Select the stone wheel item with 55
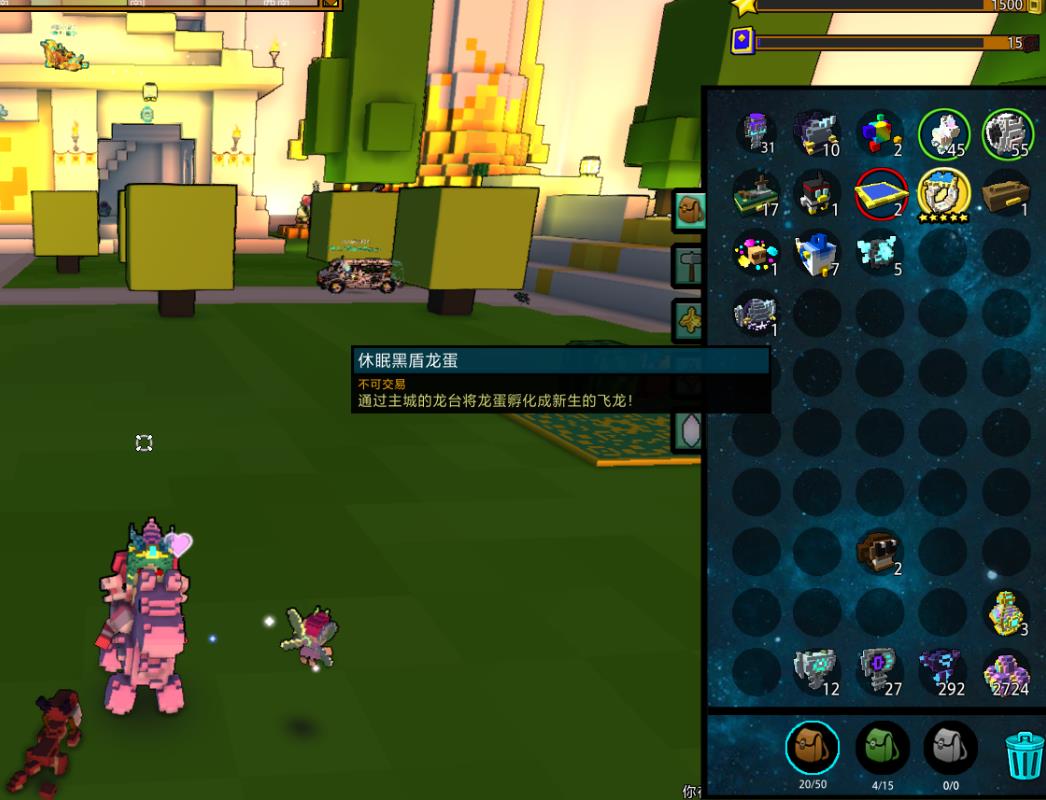This screenshot has width=1046, height=800. click(1005, 133)
